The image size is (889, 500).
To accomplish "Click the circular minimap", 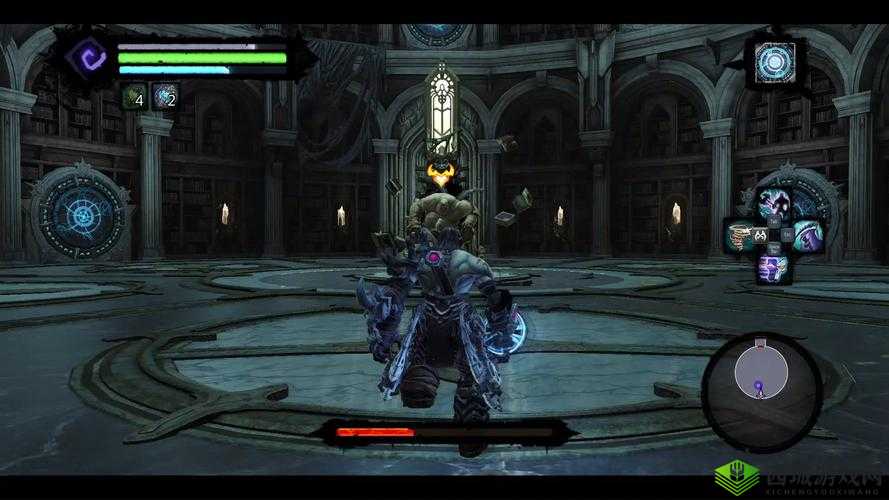I will (x=762, y=377).
